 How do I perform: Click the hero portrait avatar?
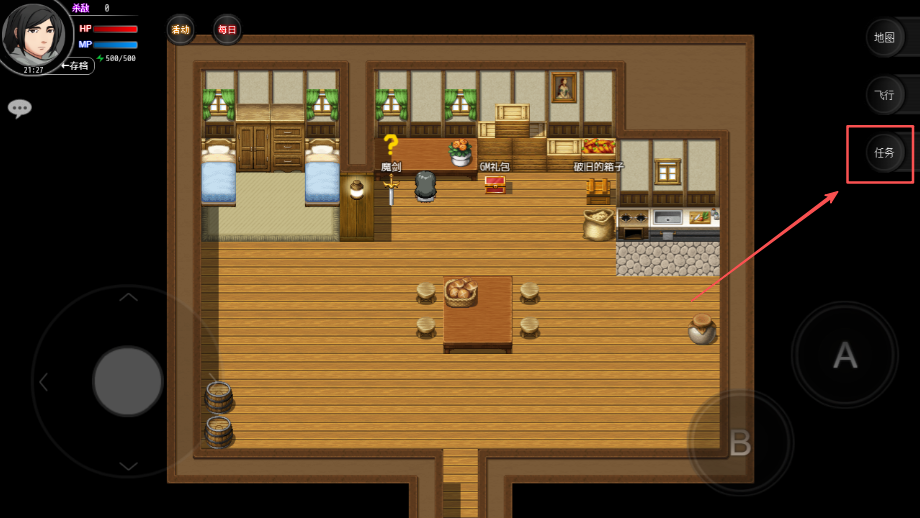tap(34, 34)
